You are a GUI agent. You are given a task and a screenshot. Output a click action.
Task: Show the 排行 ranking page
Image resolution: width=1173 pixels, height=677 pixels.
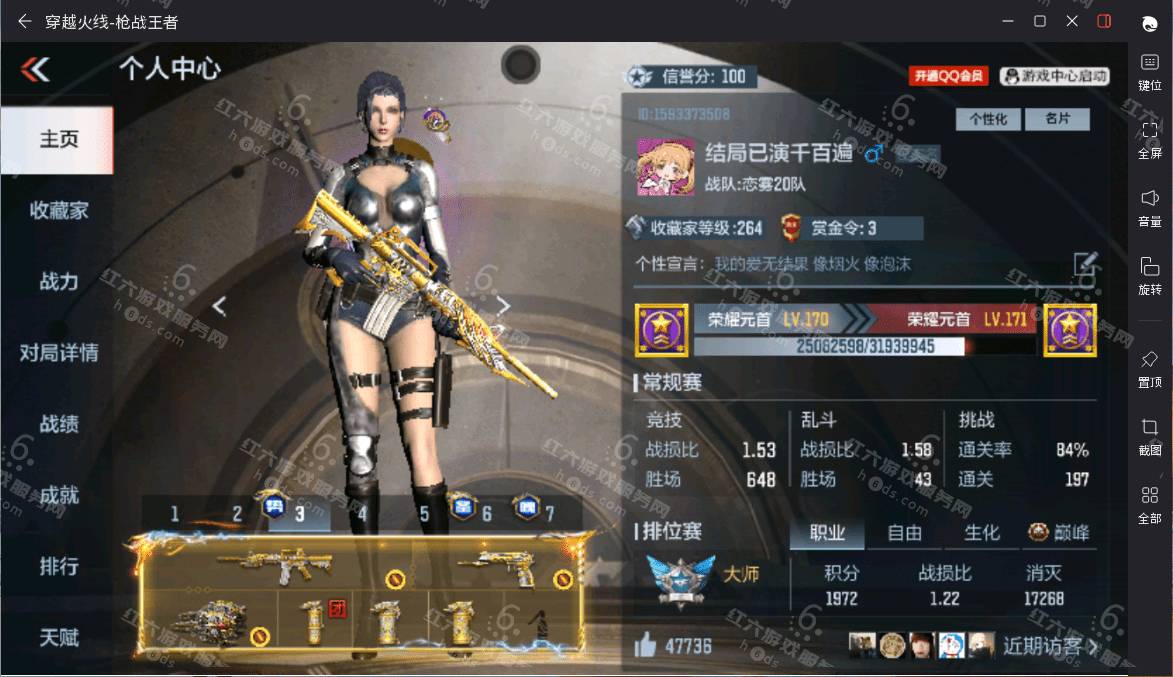tap(58, 565)
